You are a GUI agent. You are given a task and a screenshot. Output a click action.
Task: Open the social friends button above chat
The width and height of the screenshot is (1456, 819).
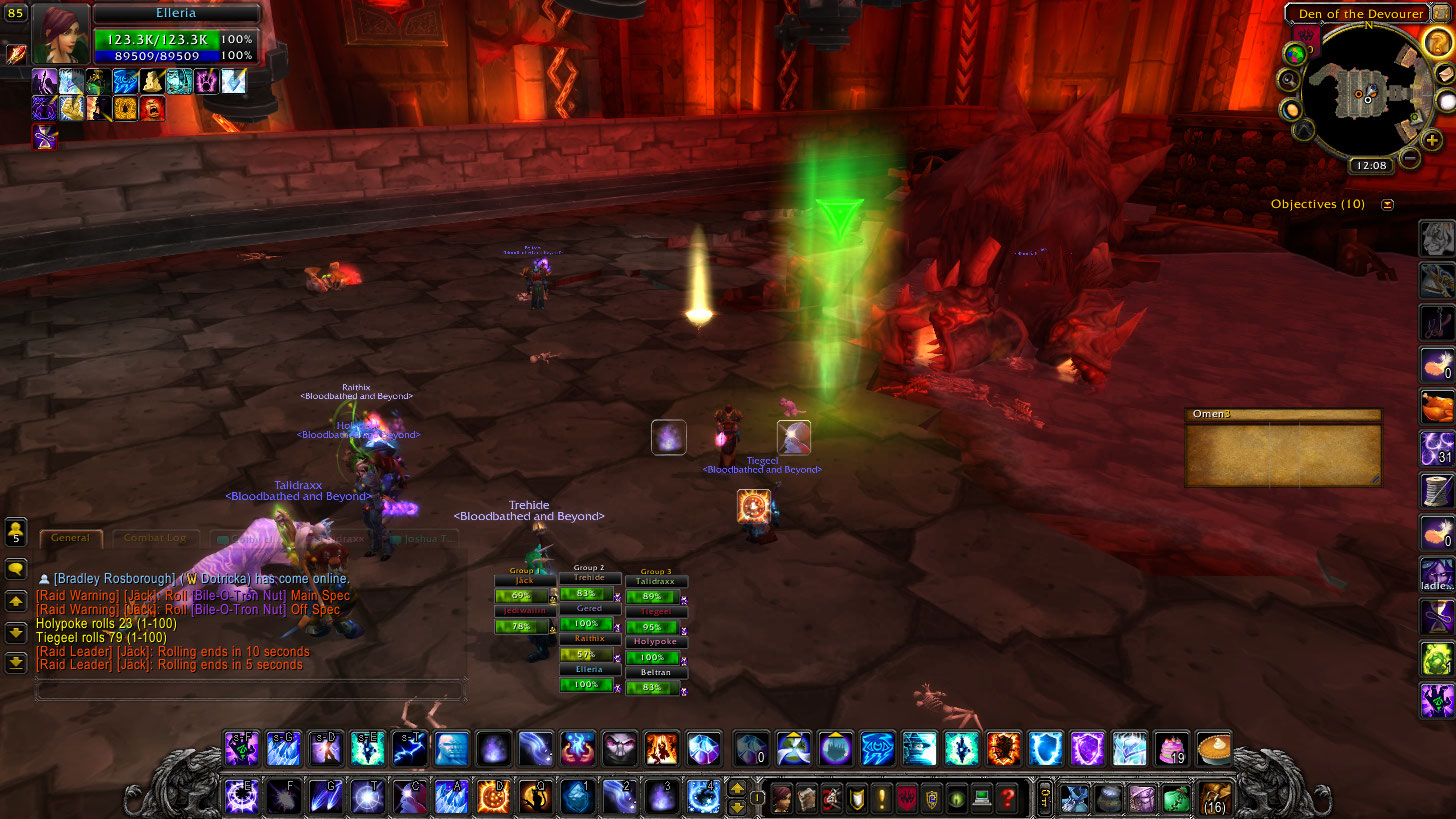tap(16, 532)
